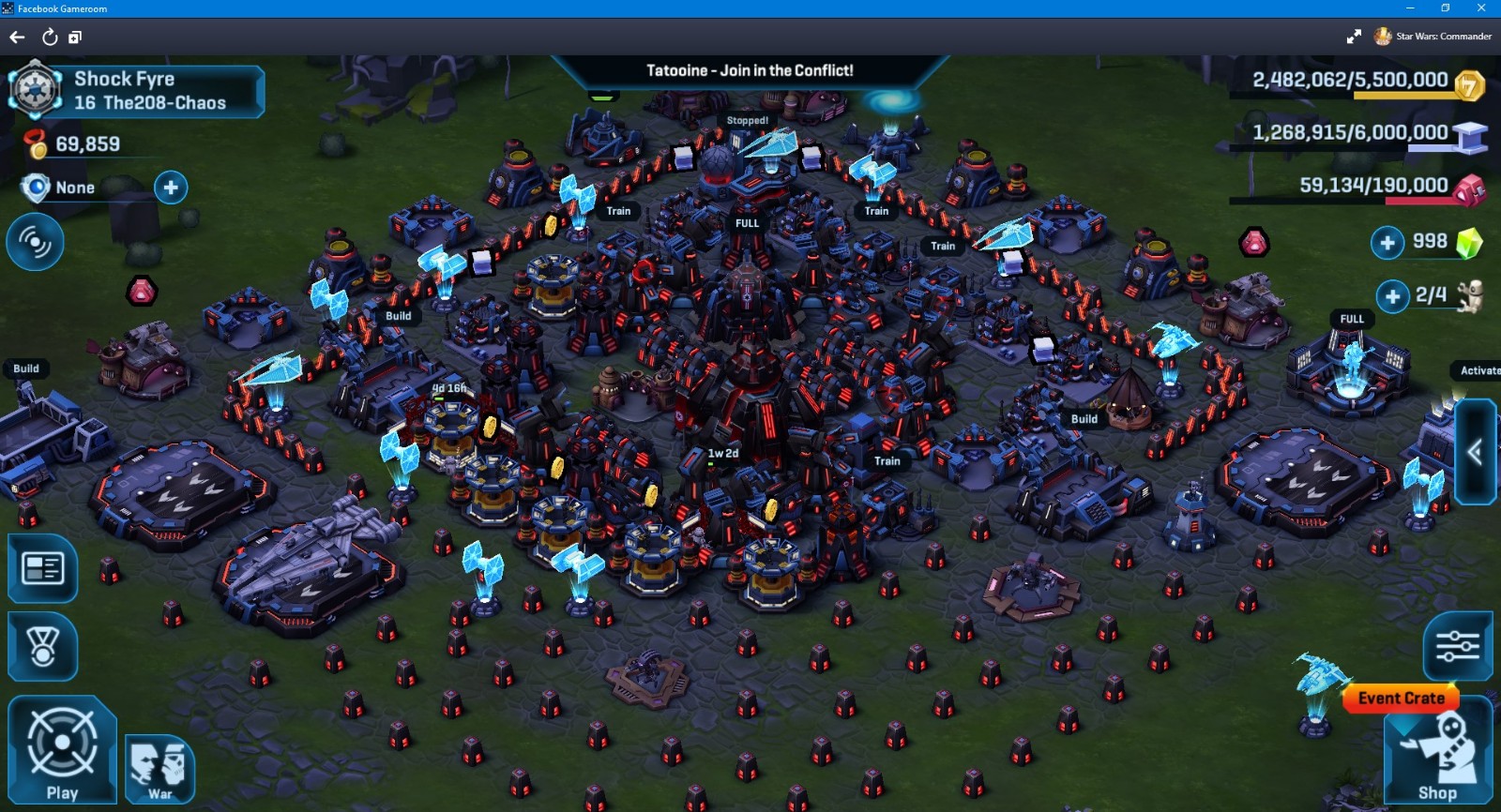Open the Play battle menu
The image size is (1501, 812).
[62, 748]
